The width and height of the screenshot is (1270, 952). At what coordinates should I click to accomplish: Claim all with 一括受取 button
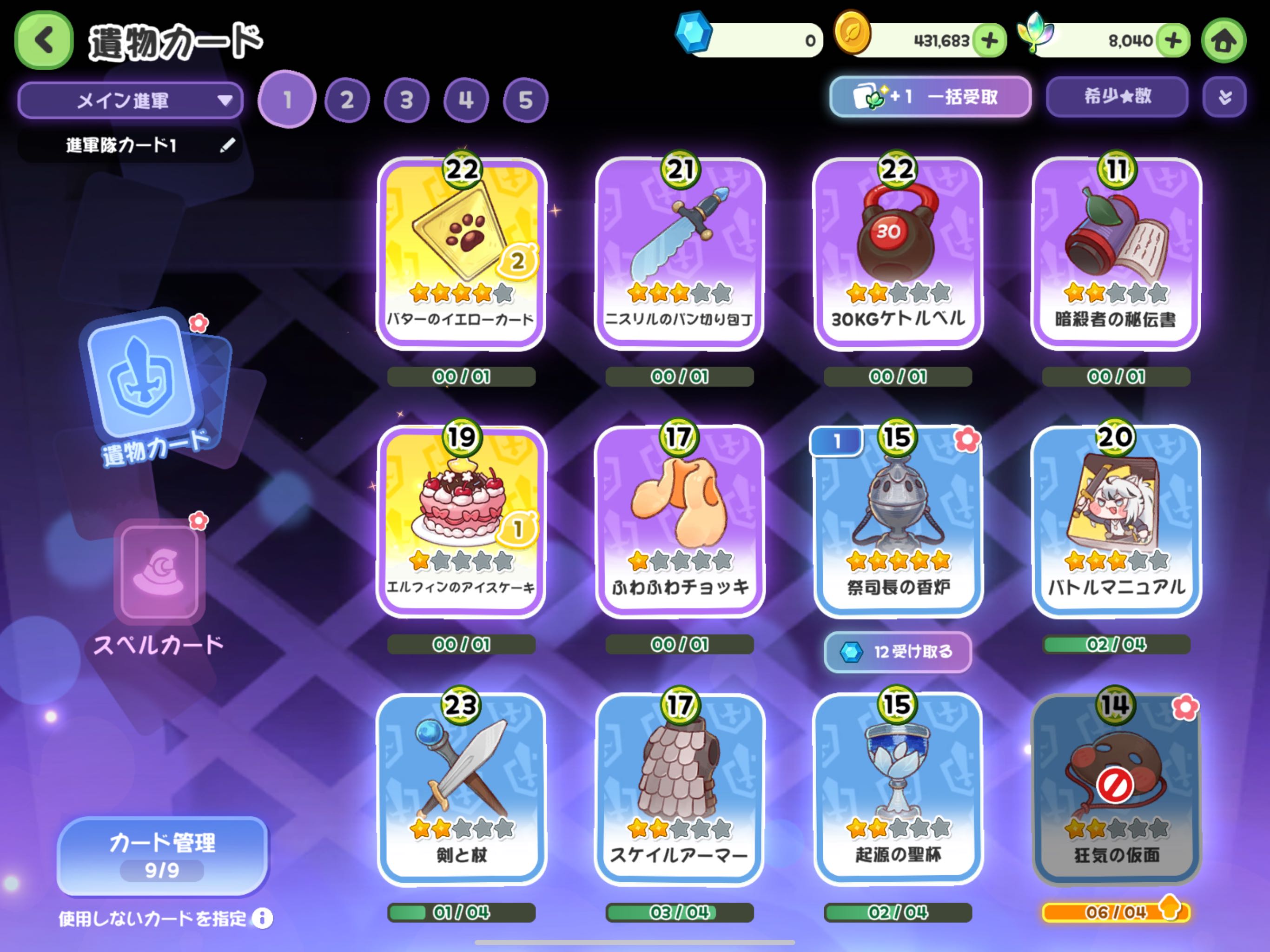point(930,97)
